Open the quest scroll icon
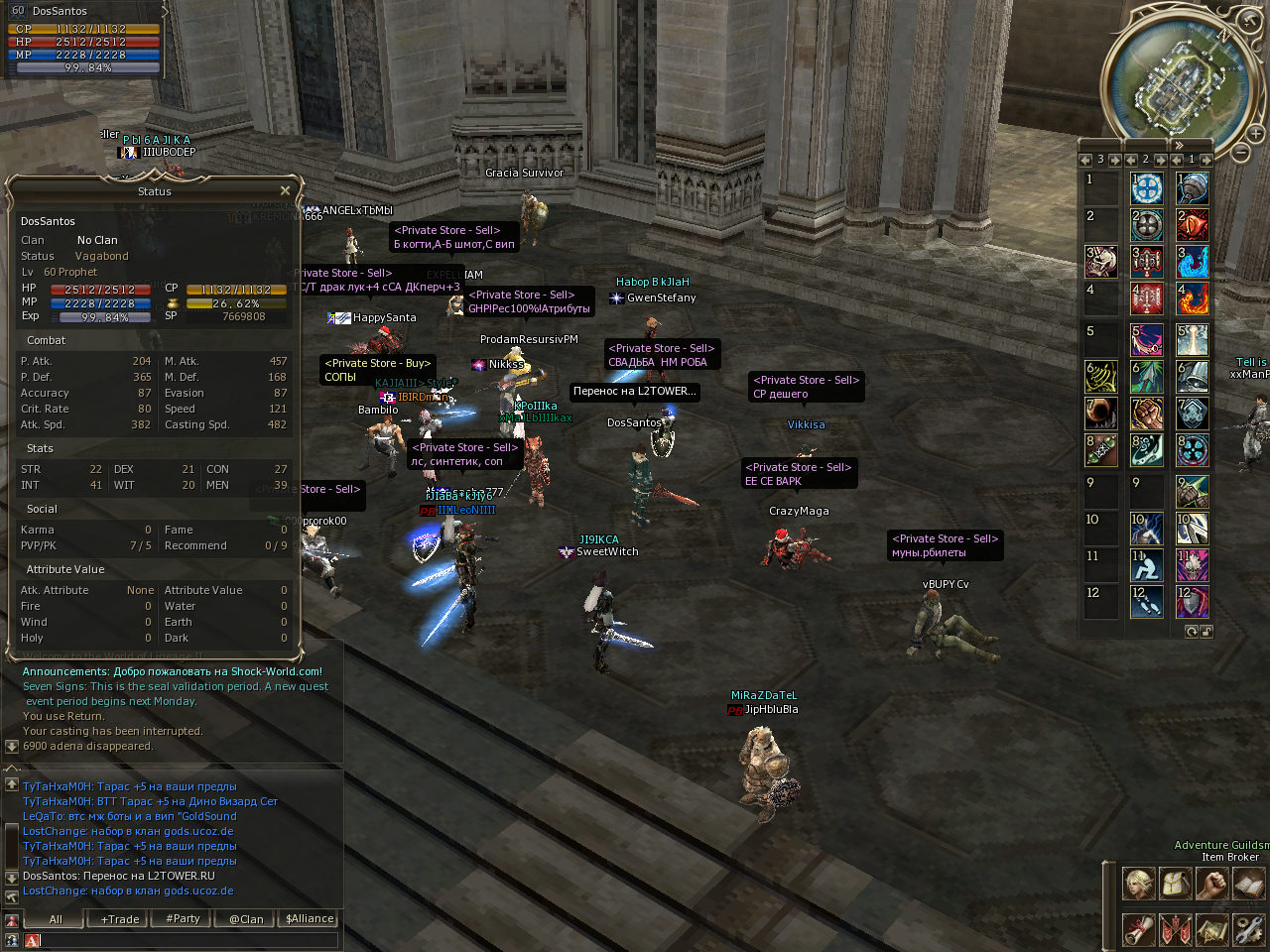 click(x=1138, y=929)
